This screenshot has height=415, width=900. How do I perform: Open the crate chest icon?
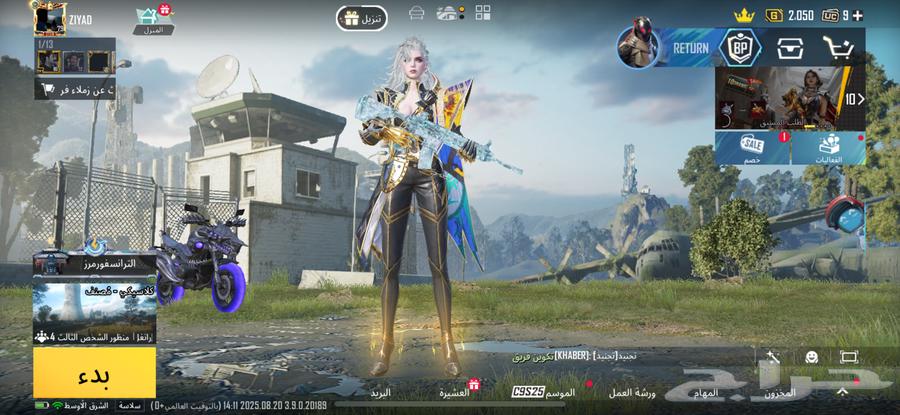791,47
